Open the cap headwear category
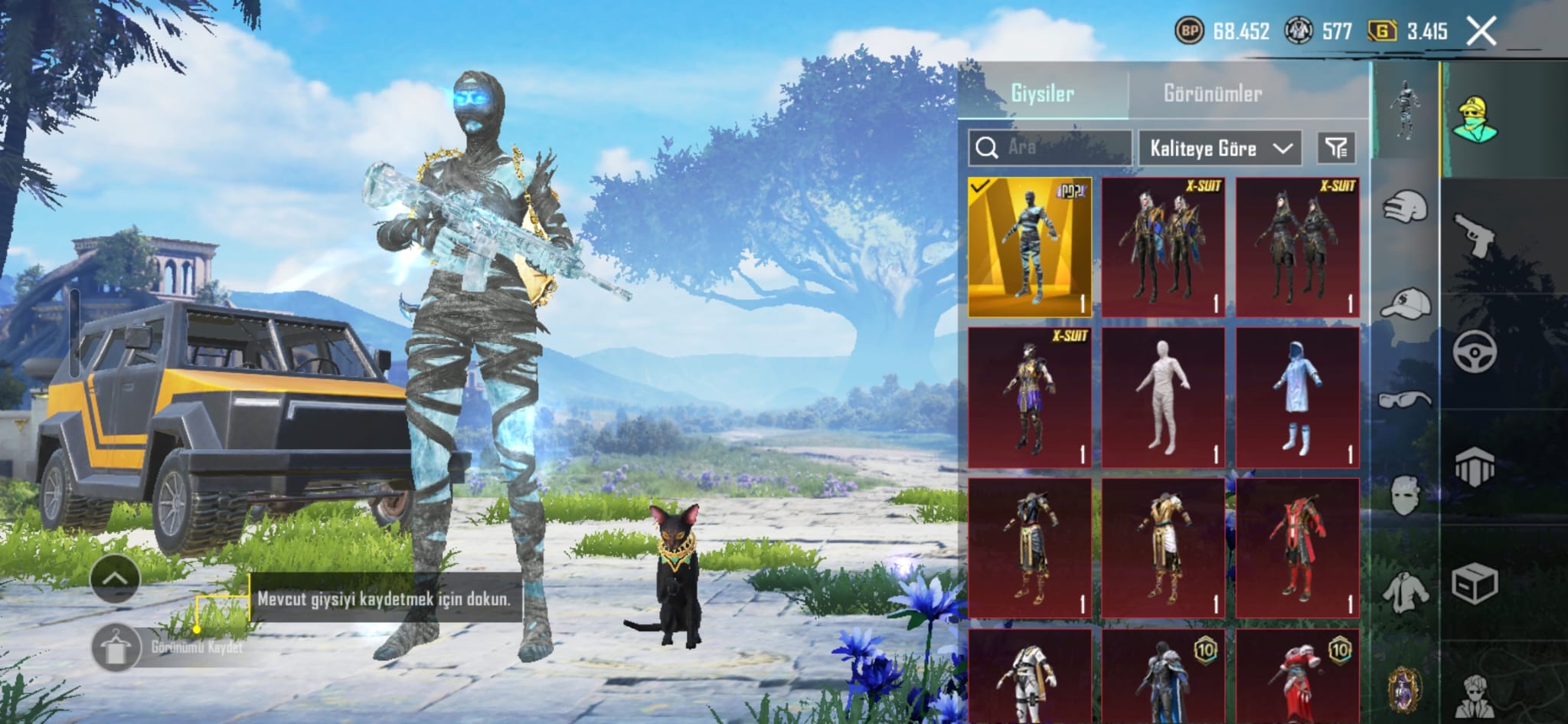This screenshot has width=1568, height=724. coord(1406,303)
